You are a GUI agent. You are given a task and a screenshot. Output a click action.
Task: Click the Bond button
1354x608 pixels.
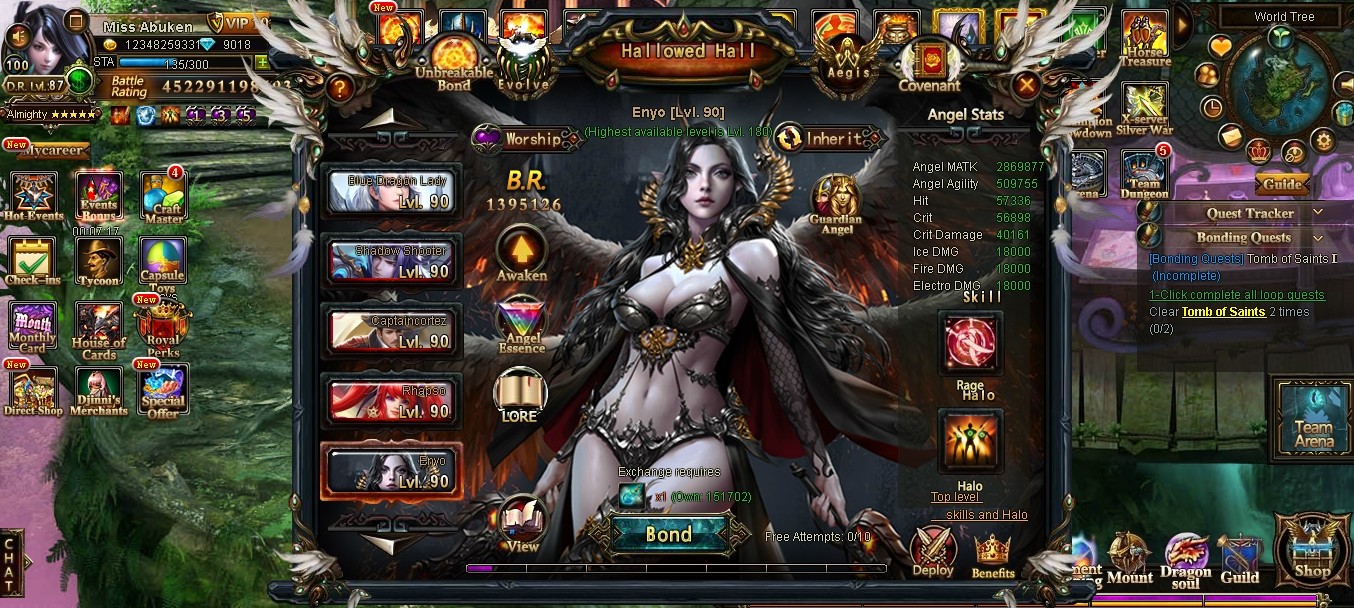tap(668, 534)
